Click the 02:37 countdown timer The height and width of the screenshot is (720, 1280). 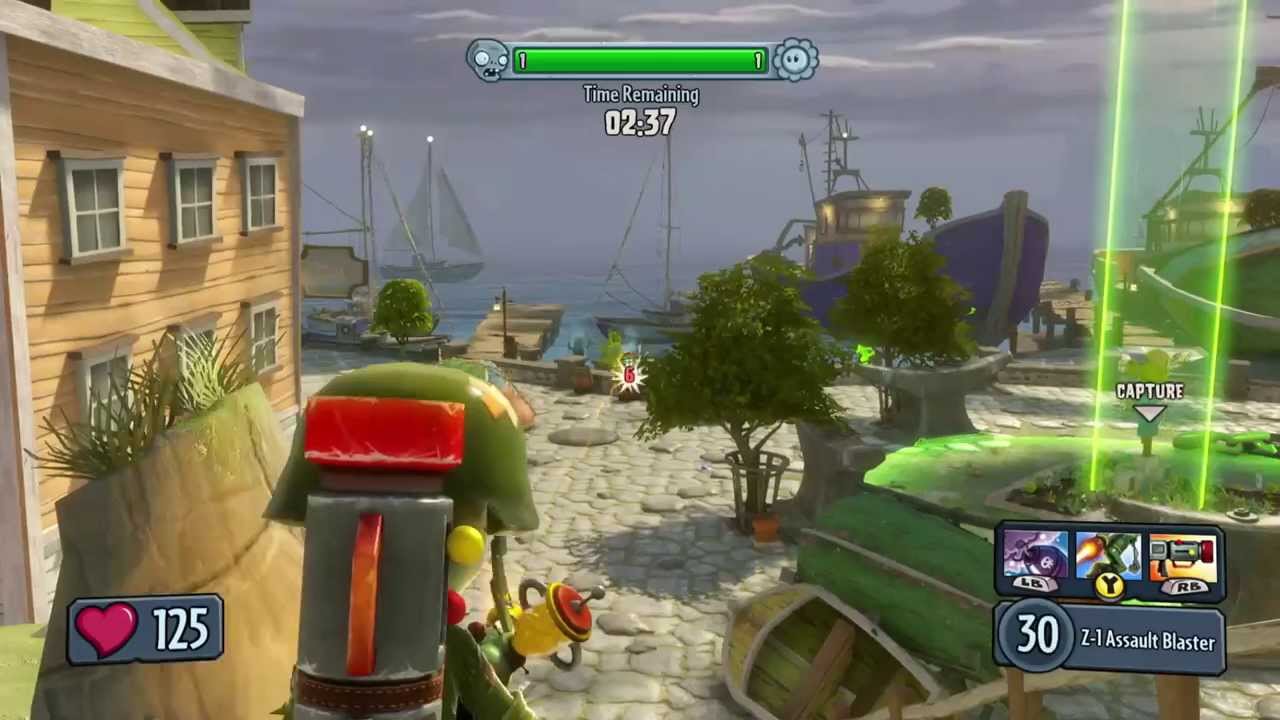(x=640, y=123)
